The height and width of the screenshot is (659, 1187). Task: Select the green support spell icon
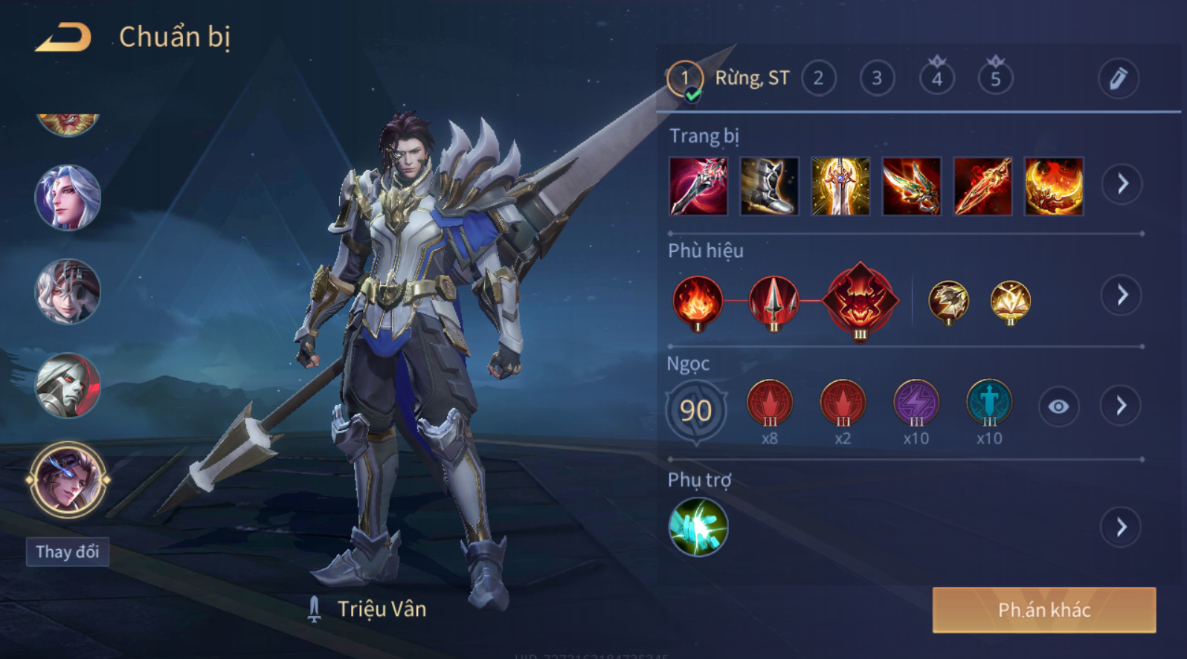tap(698, 527)
